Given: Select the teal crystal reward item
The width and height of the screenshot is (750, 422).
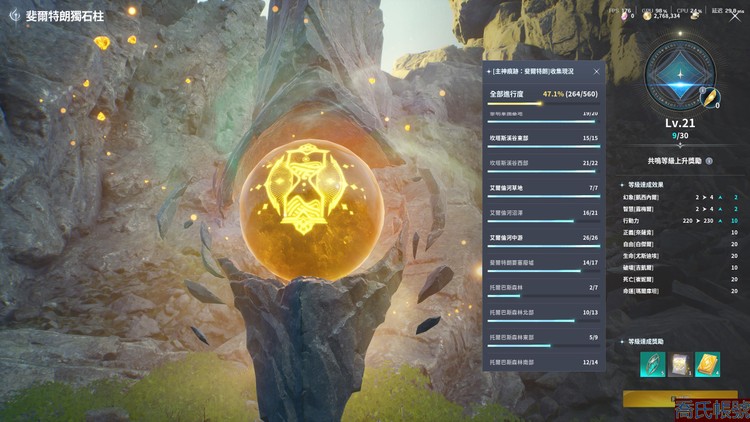Looking at the screenshot, I should pyautogui.click(x=653, y=364).
